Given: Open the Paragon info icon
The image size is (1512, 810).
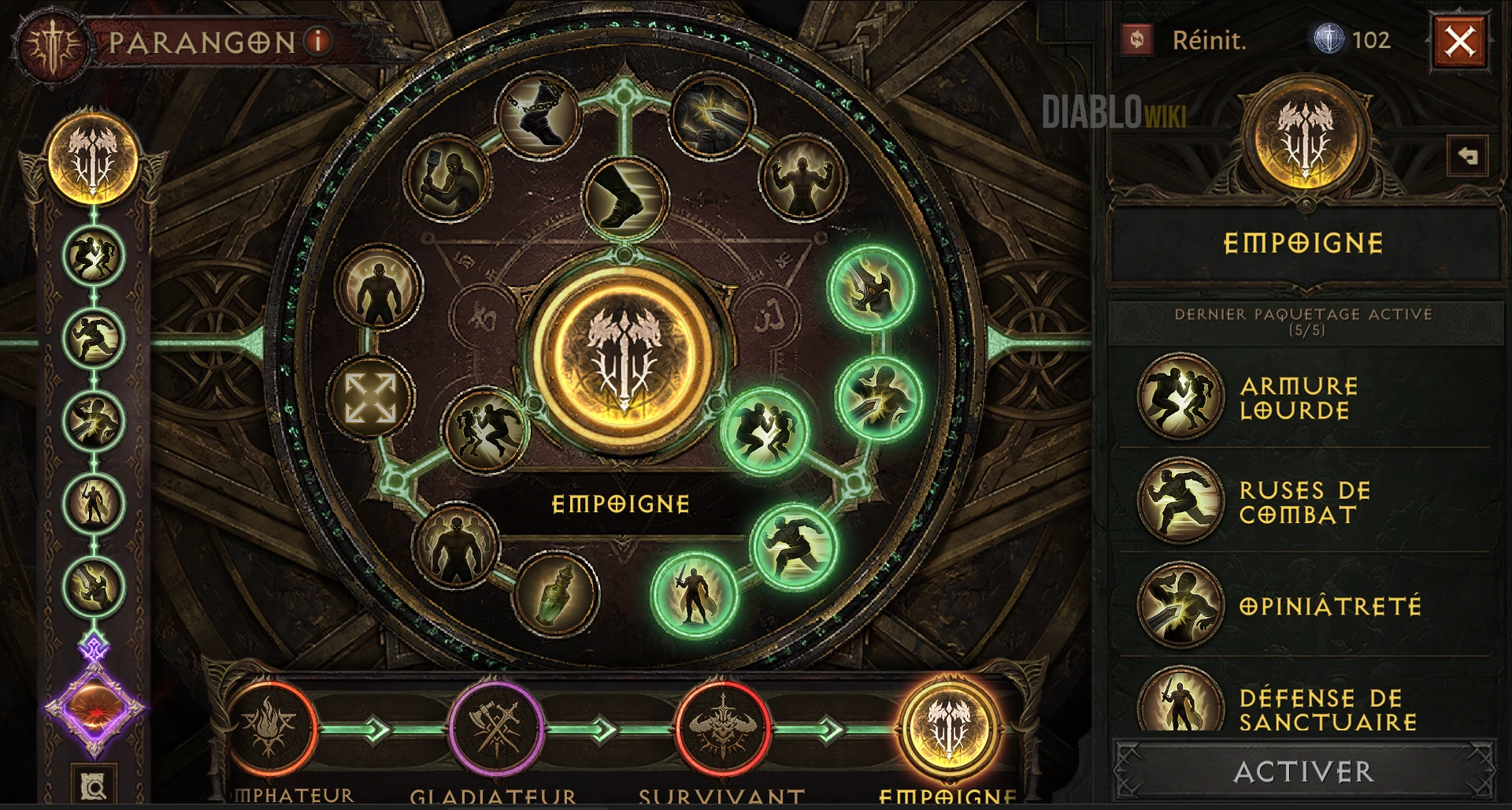Looking at the screenshot, I should pos(318,41).
